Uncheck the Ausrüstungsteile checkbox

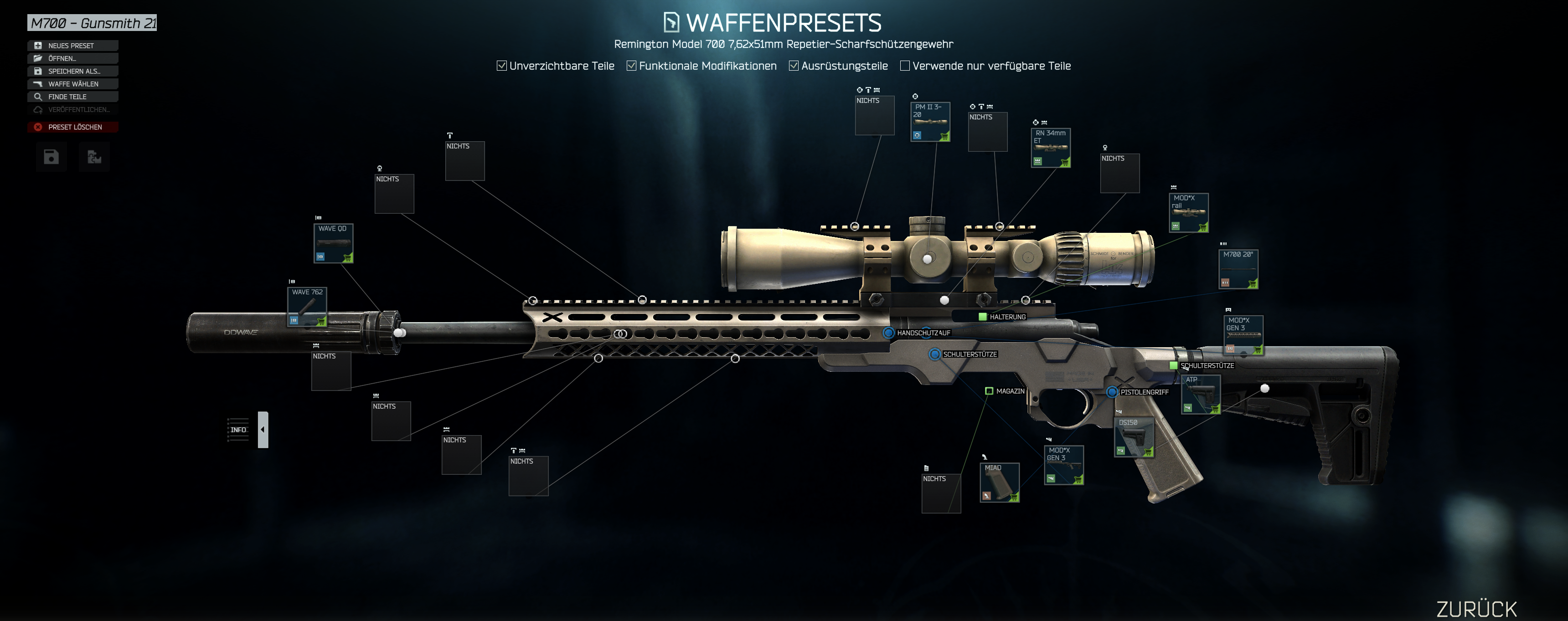[x=794, y=66]
